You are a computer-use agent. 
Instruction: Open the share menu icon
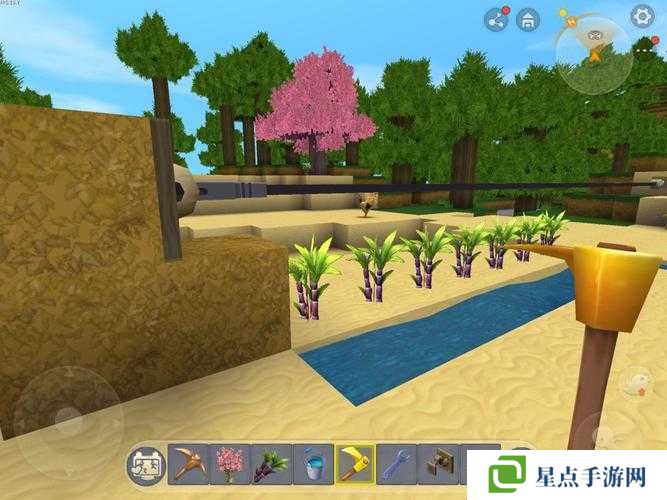(x=496, y=19)
